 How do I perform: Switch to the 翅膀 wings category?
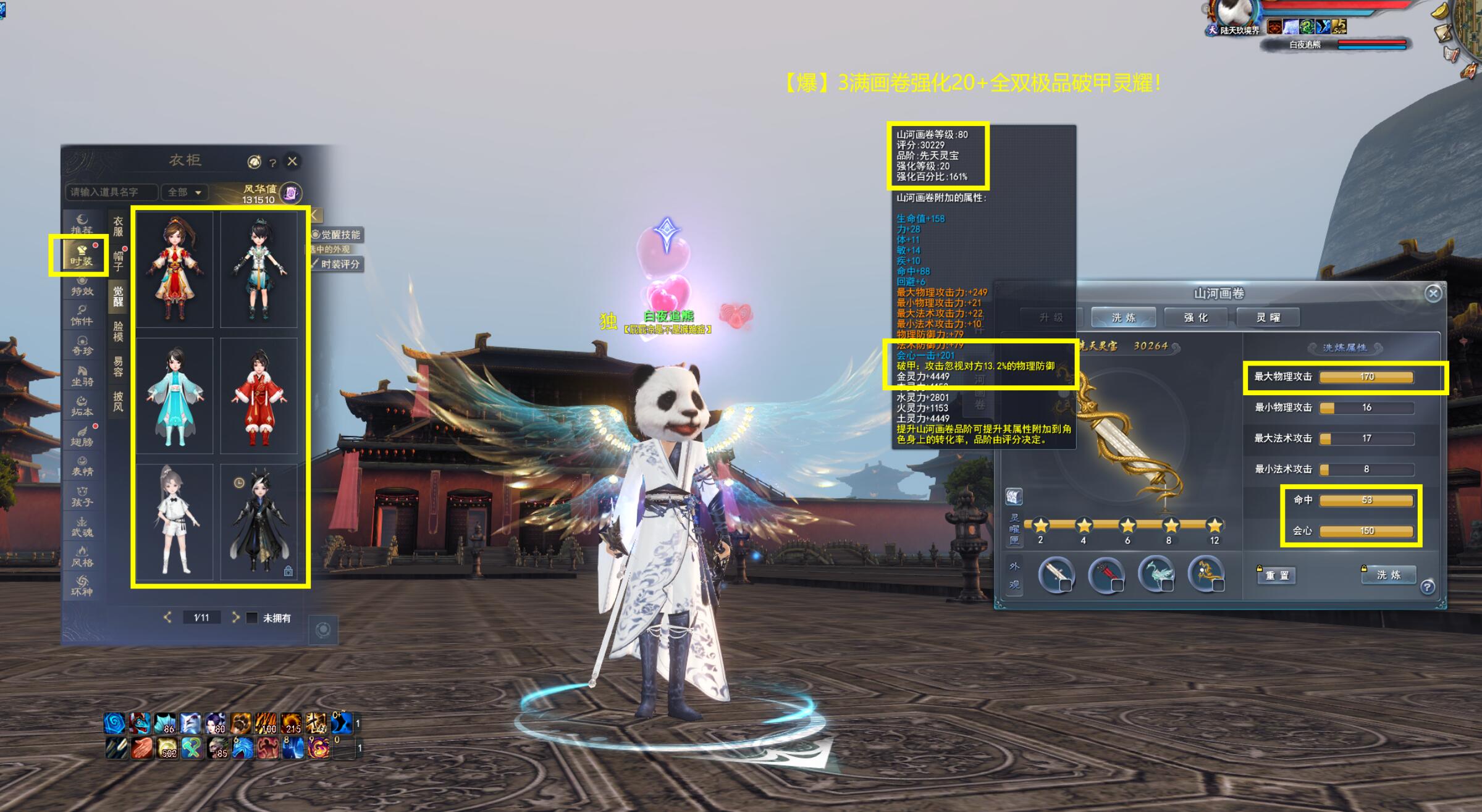82,436
